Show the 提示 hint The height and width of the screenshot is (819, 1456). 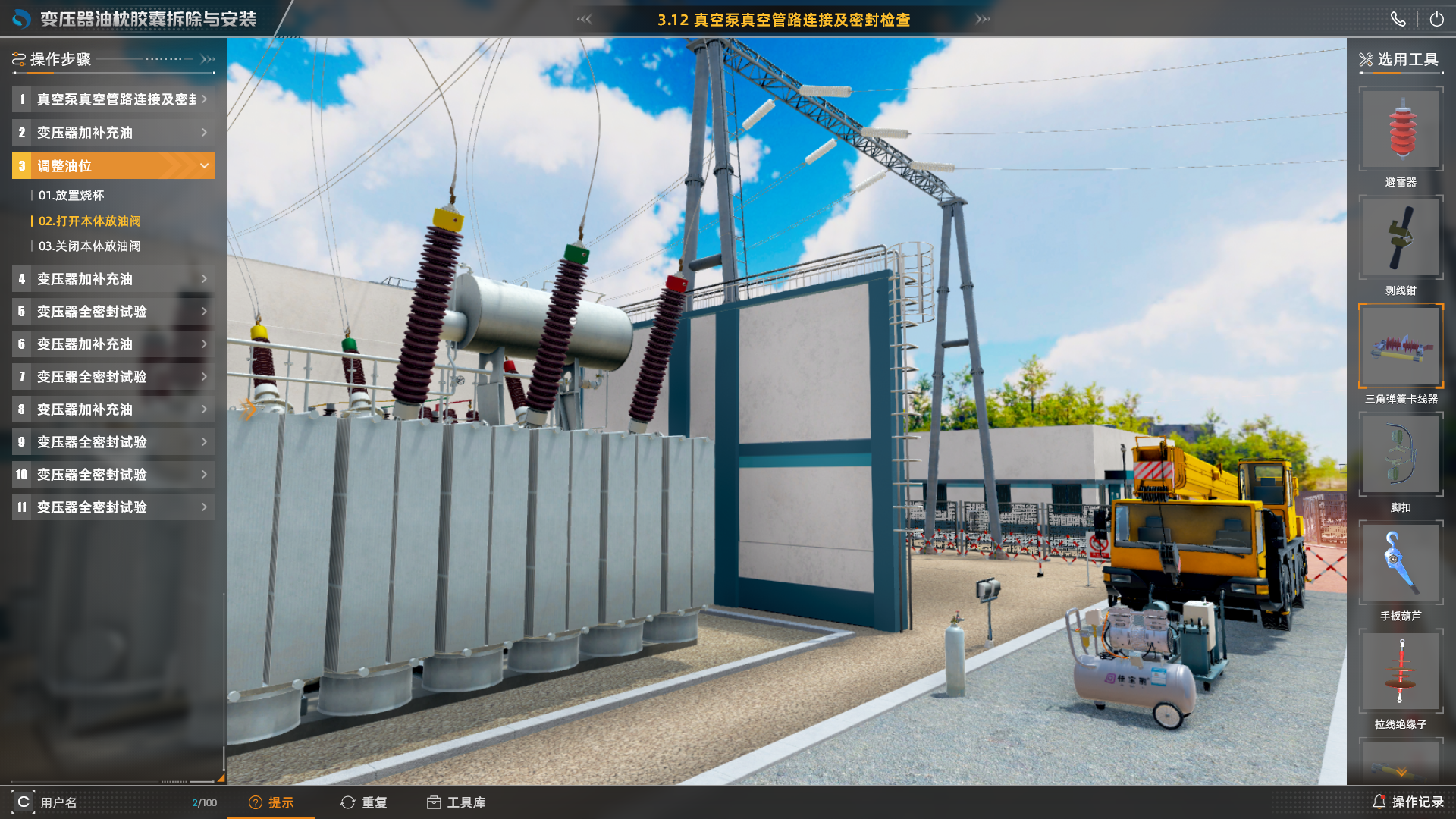click(271, 802)
